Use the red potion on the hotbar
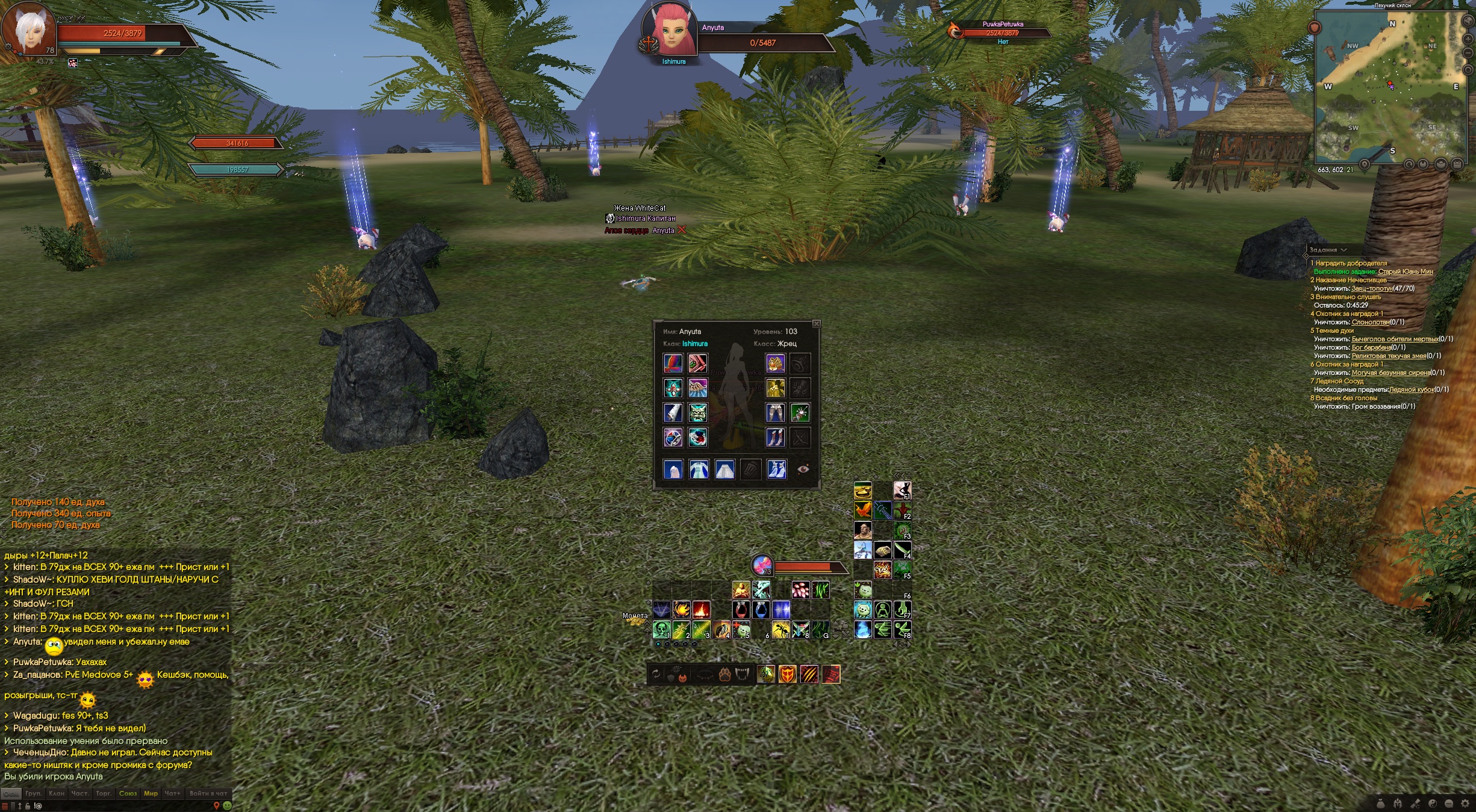Image resolution: width=1476 pixels, height=812 pixels. (x=741, y=610)
